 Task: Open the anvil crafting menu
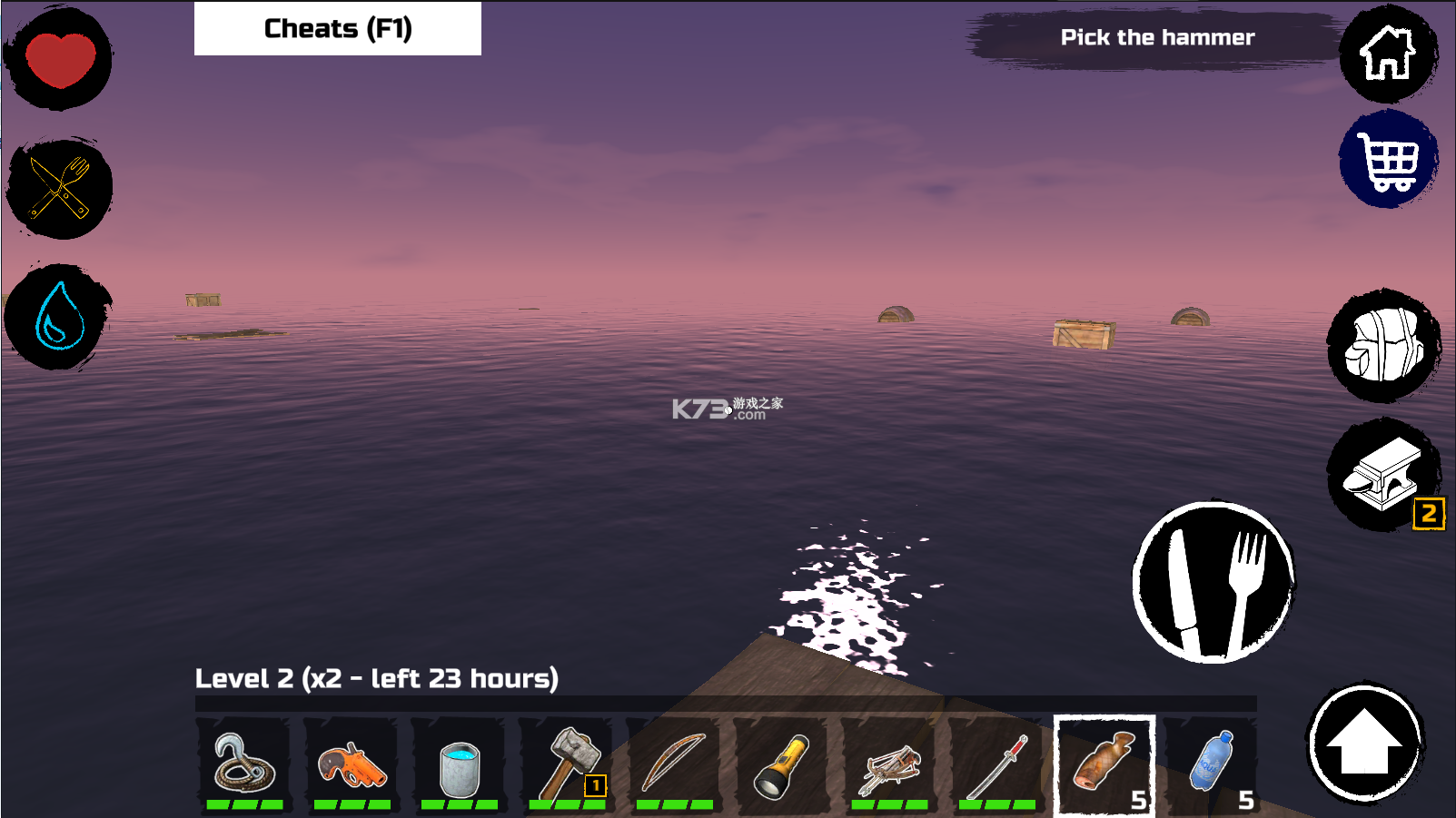pos(1382,475)
